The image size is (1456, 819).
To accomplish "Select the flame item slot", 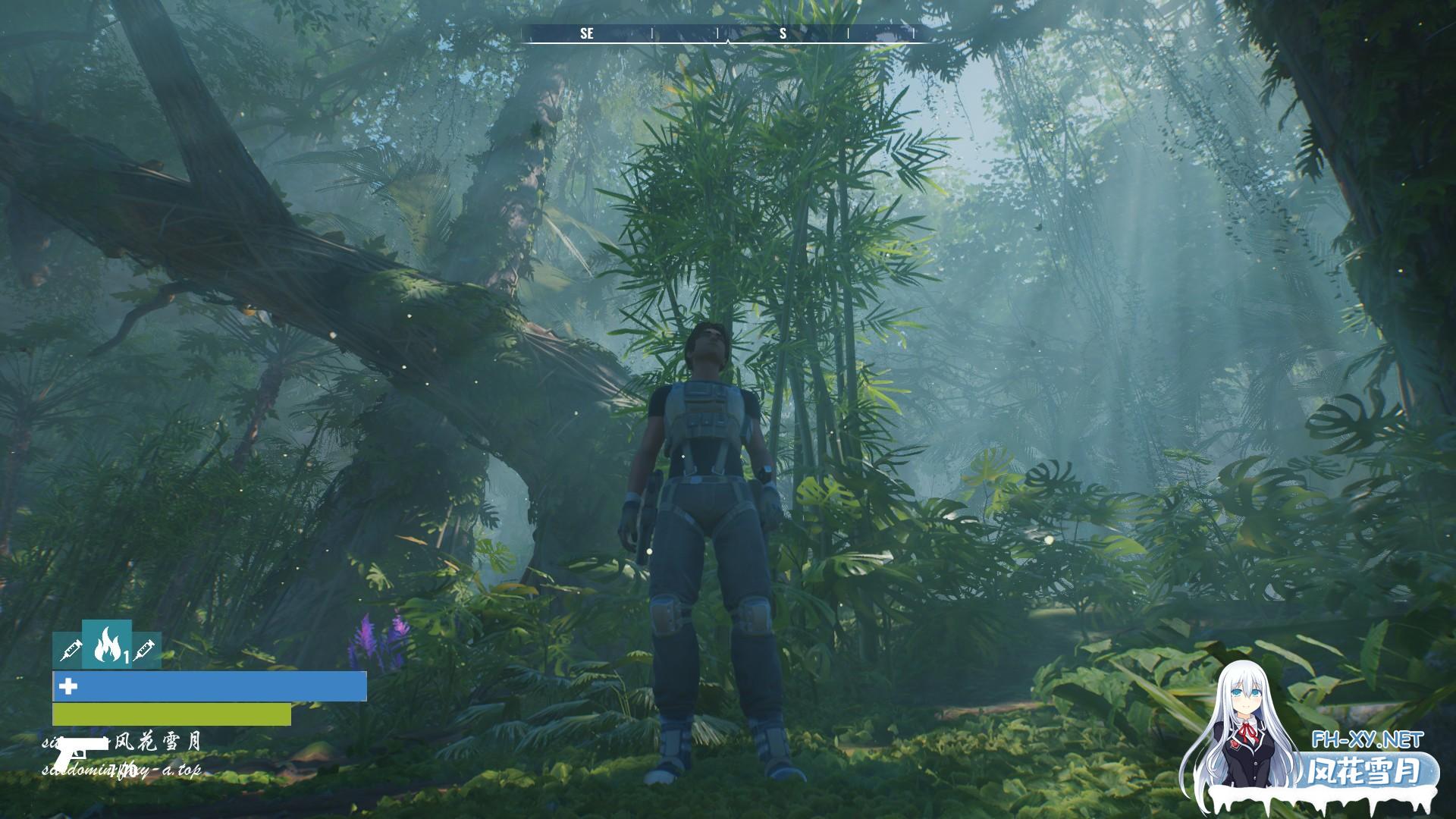I will tap(106, 644).
